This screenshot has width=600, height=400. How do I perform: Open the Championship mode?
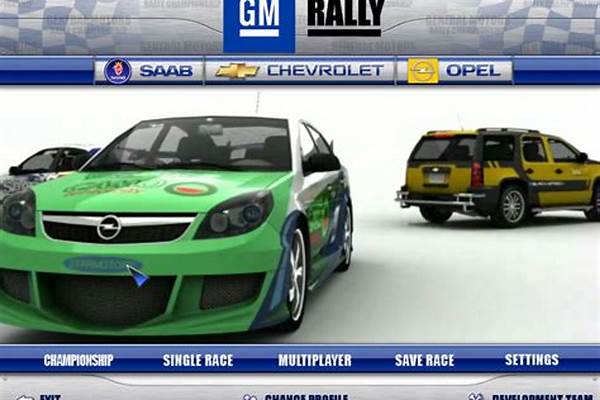78,360
